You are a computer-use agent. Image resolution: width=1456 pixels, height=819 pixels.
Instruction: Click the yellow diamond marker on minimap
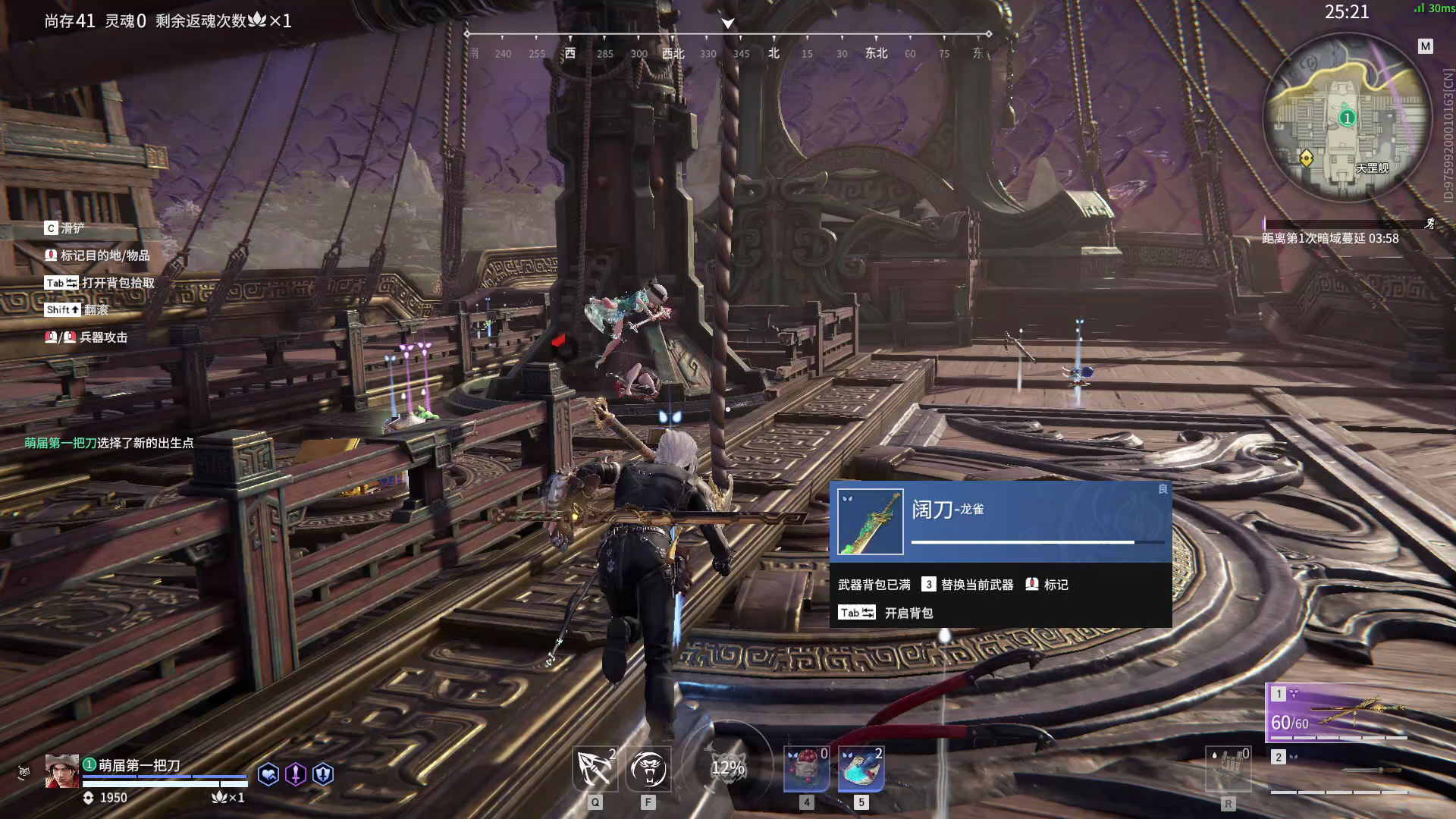pos(1306,158)
